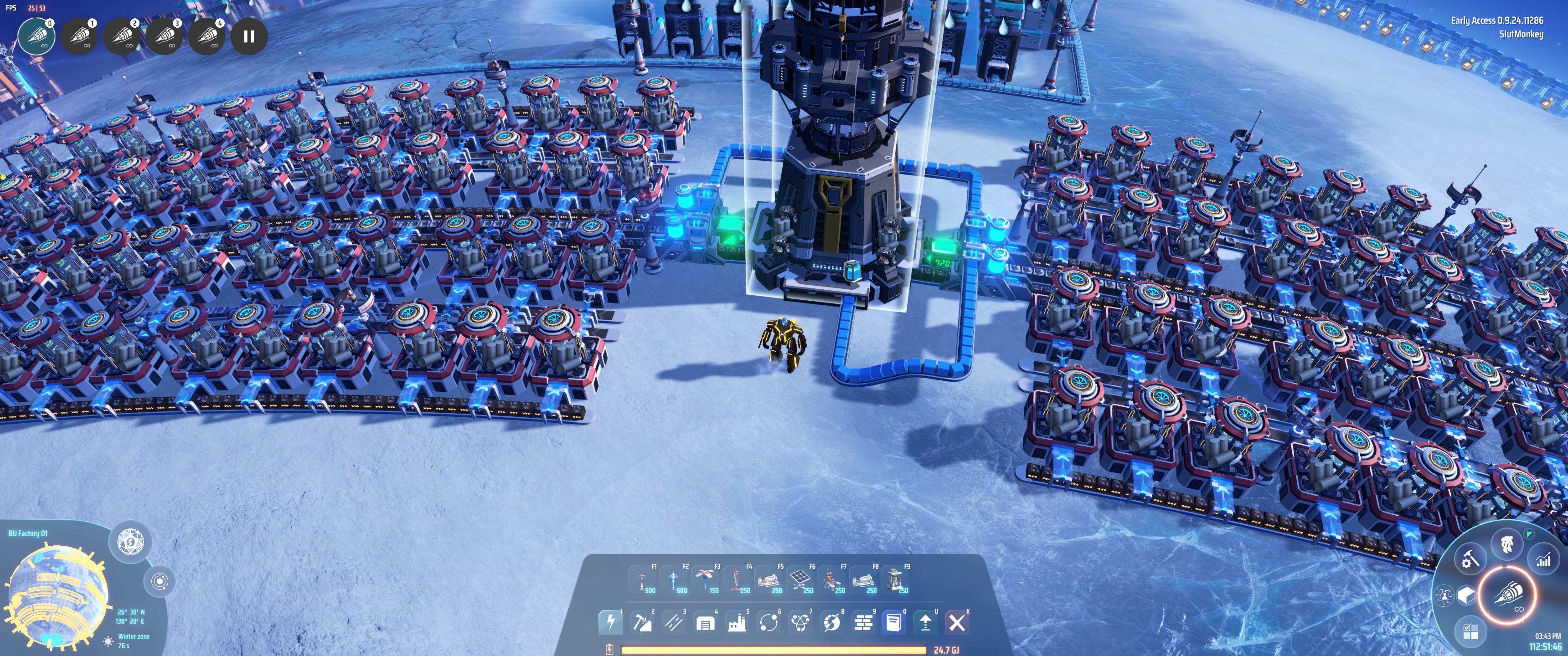This screenshot has width=1568, height=656.
Task: Activate the upgrade arrow tool
Action: [x=925, y=622]
